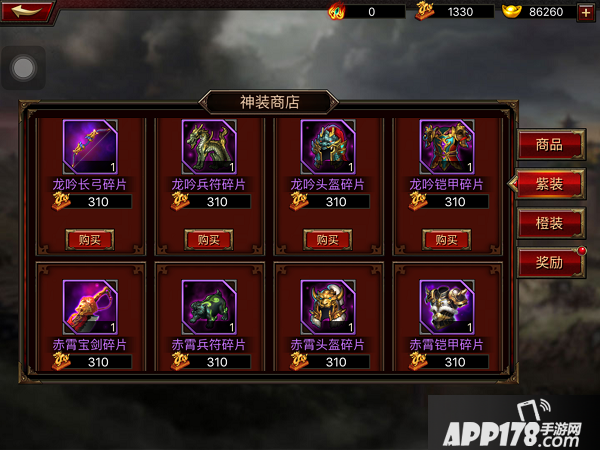The image size is (600, 450).
Task: Choose the 龙吟铠甲 armor icon
Action: click(x=446, y=147)
